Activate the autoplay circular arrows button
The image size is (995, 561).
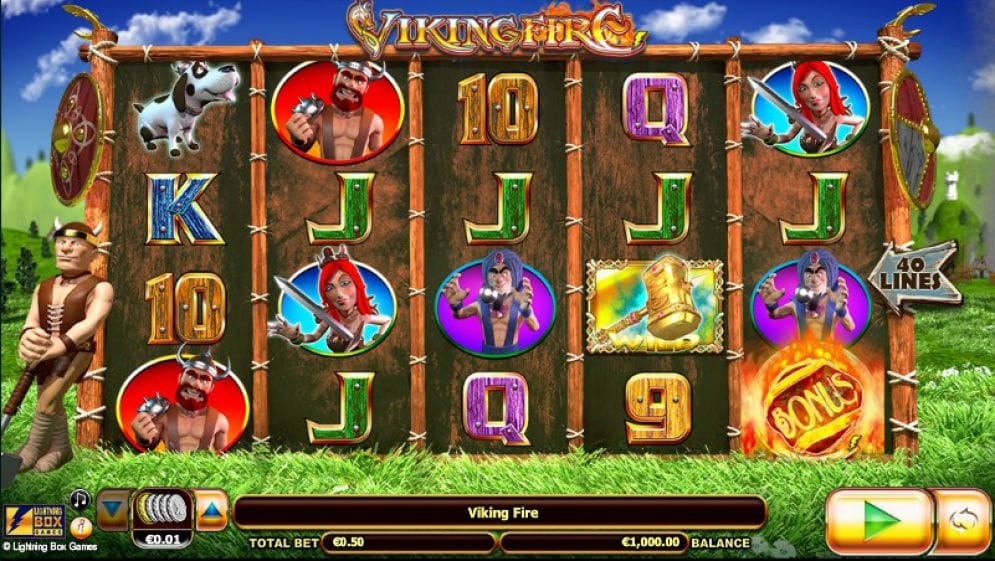(x=962, y=521)
